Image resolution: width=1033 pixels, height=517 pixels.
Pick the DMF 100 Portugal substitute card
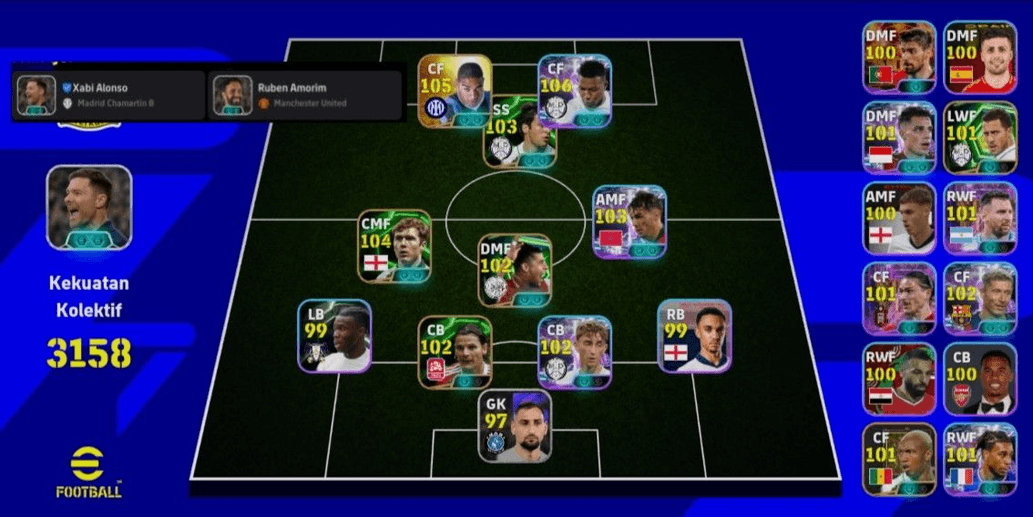(899, 57)
